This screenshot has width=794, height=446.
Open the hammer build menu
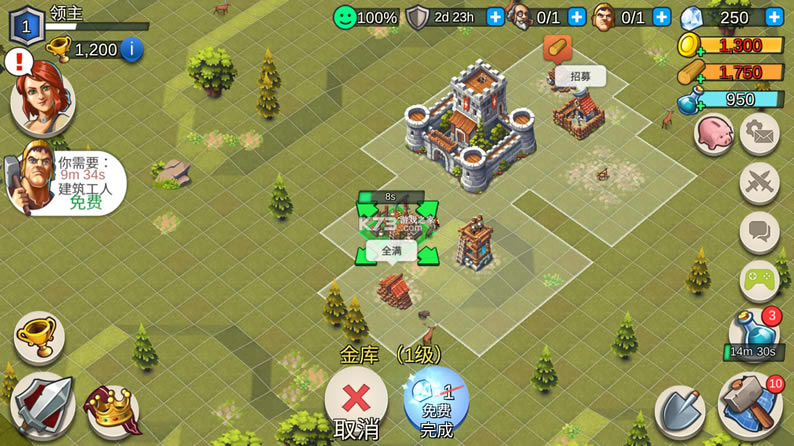point(750,406)
